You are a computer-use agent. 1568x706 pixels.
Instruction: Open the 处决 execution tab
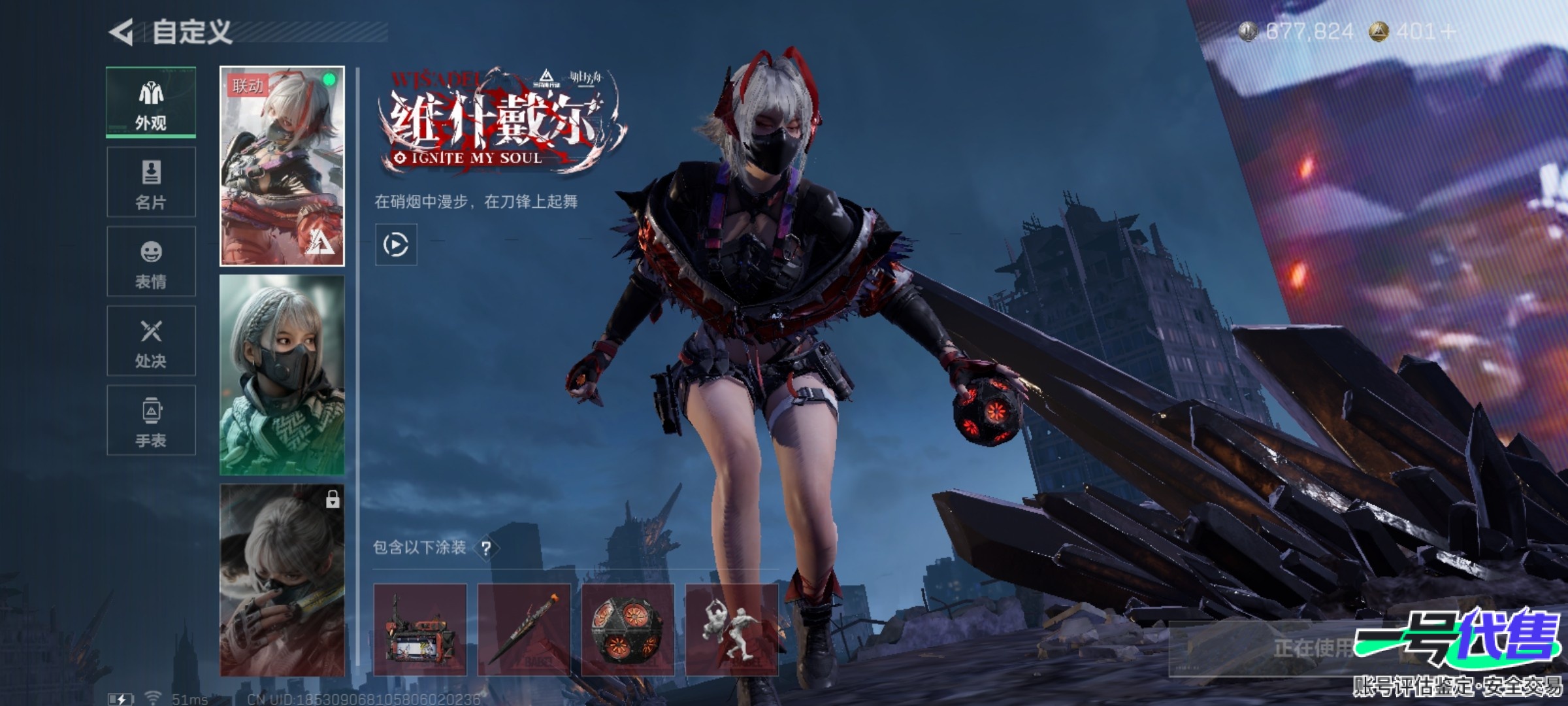tap(151, 341)
